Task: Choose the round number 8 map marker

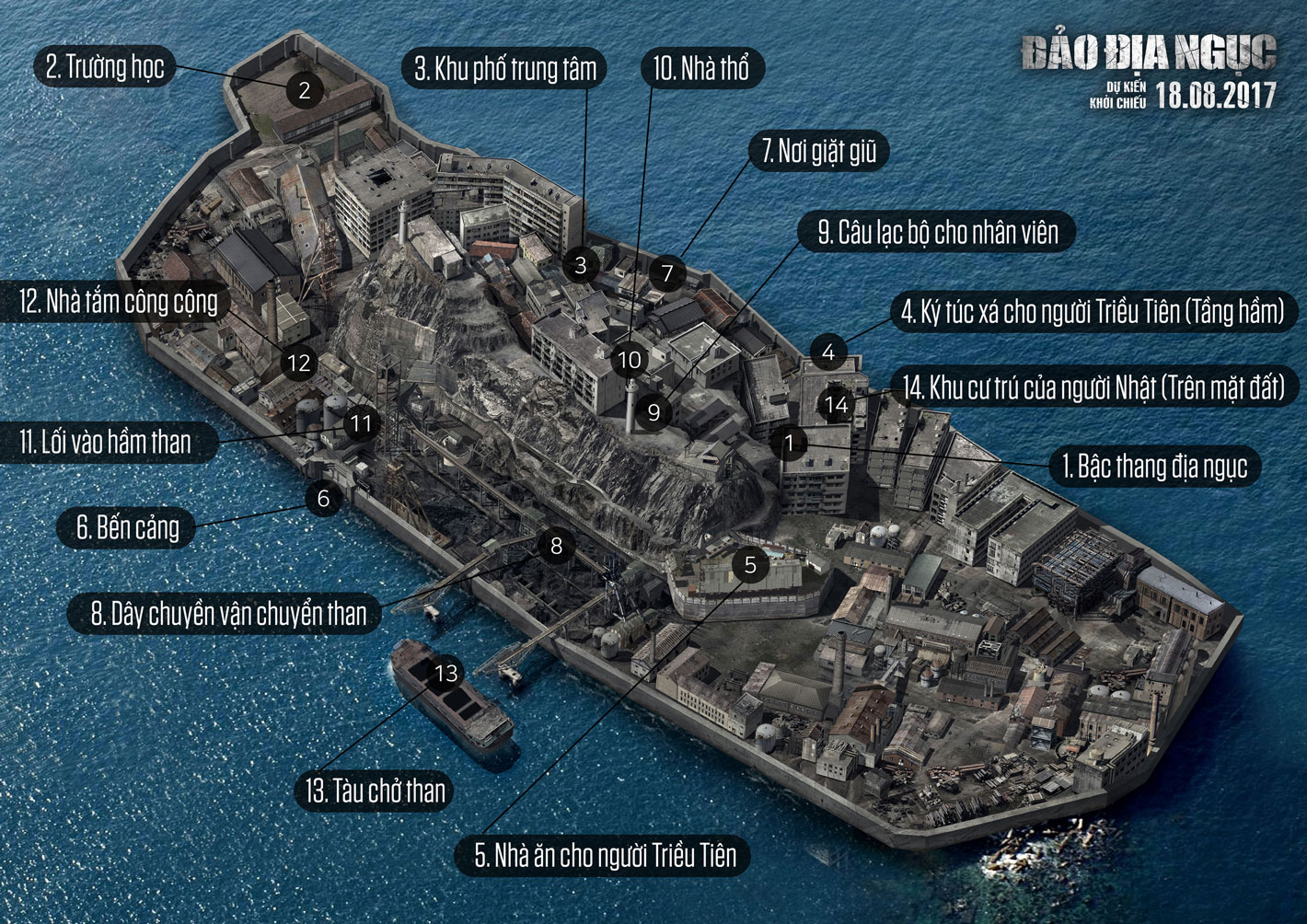Action: pyautogui.click(x=556, y=546)
